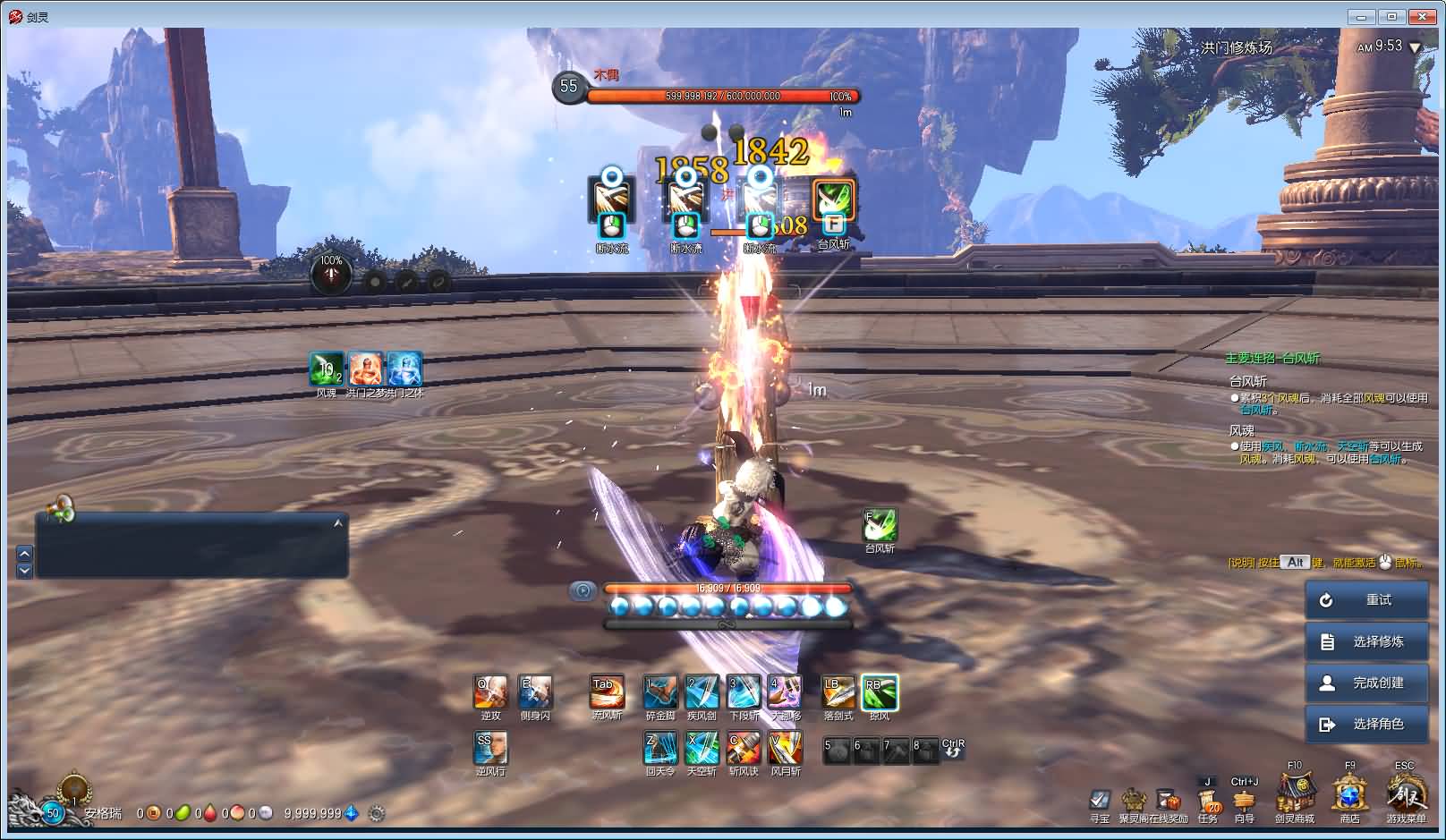Trigger the 流风斩 Tab skill
The image size is (1446, 840).
[607, 692]
